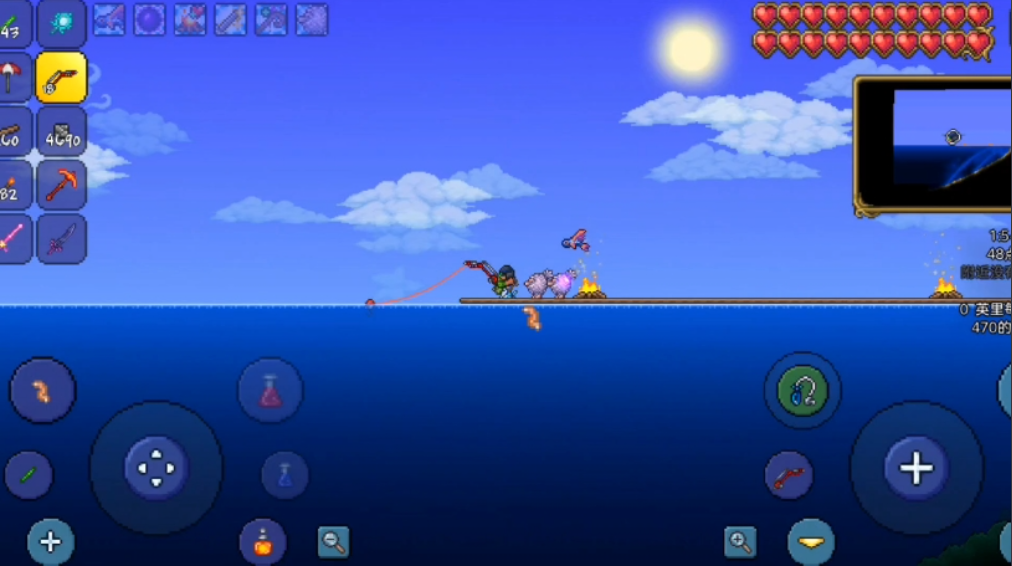Choose the pink sword hotbar slot
The height and width of the screenshot is (566, 1012).
[12, 239]
